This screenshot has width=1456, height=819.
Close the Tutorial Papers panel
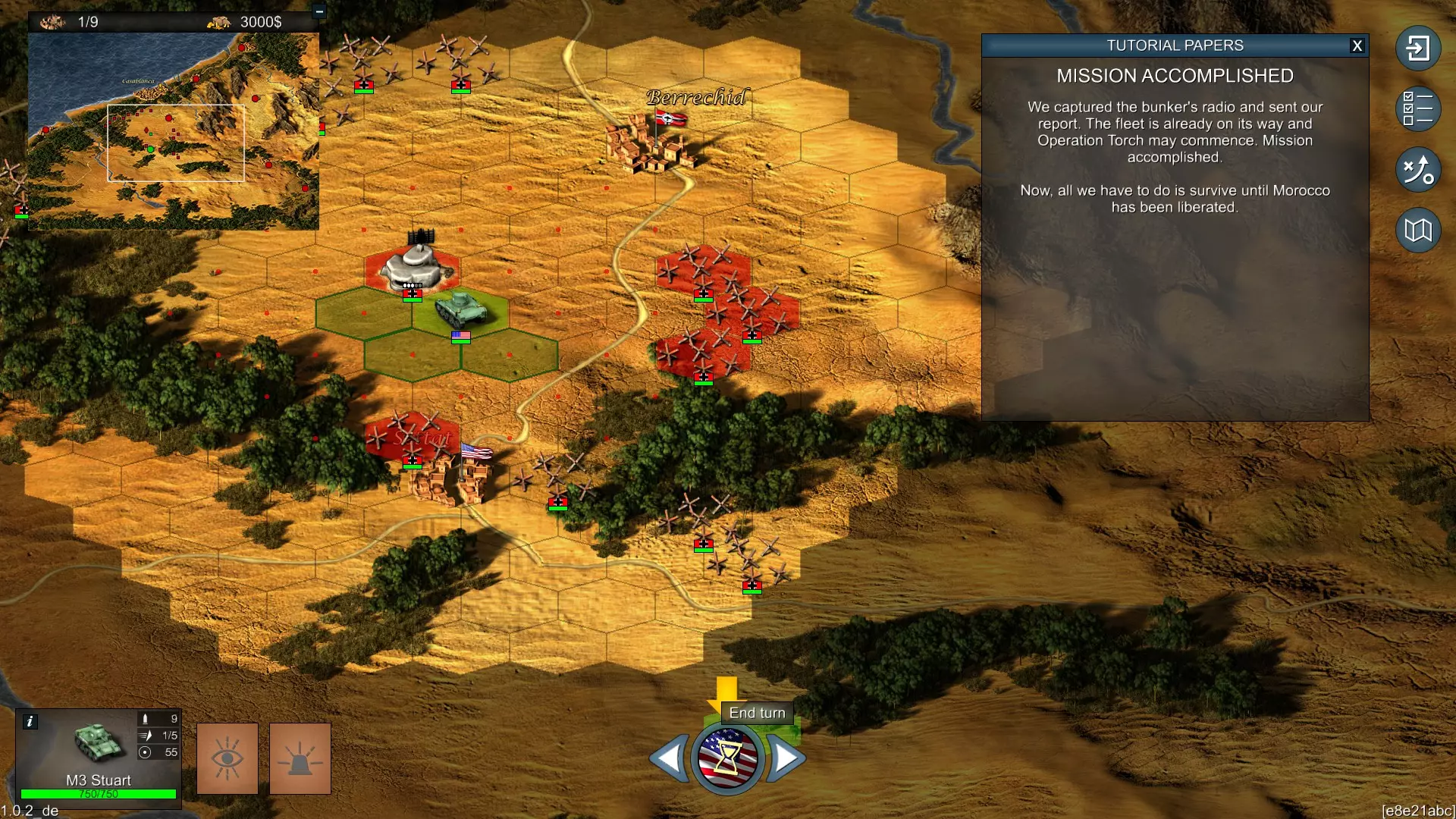(x=1357, y=45)
